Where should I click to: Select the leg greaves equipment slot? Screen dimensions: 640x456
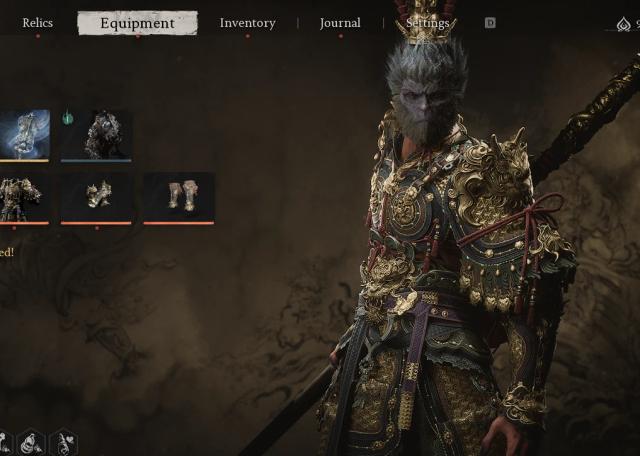click(179, 196)
